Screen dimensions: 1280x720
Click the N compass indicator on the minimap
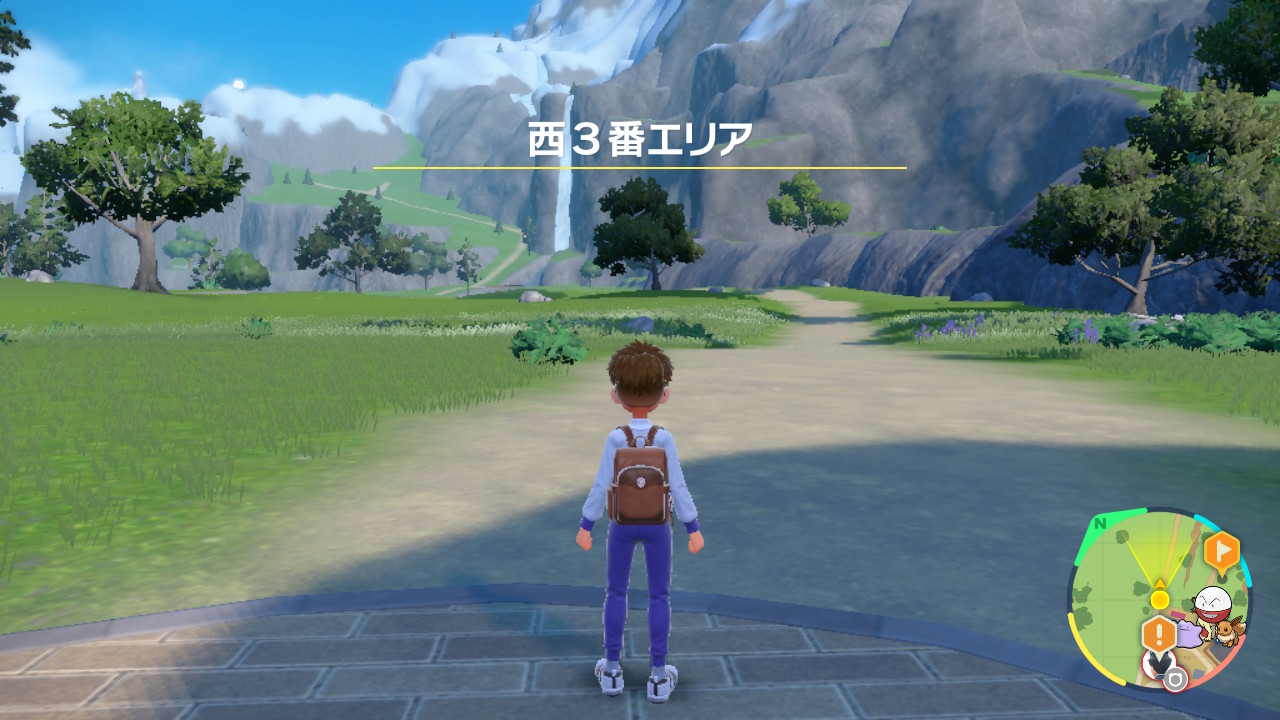1099,523
